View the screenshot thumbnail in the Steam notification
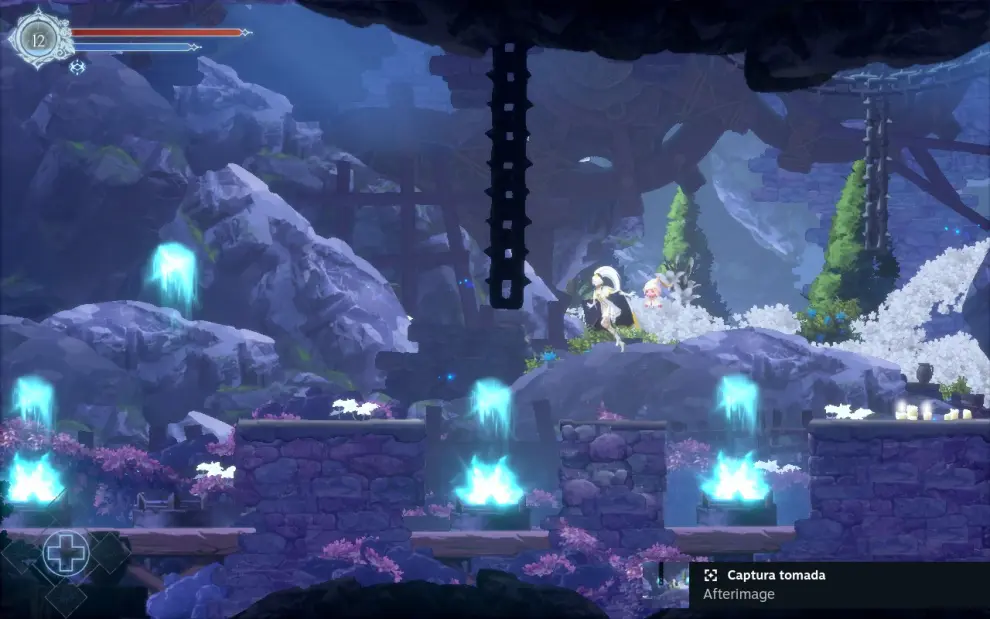This screenshot has height=619, width=990. pos(666,586)
